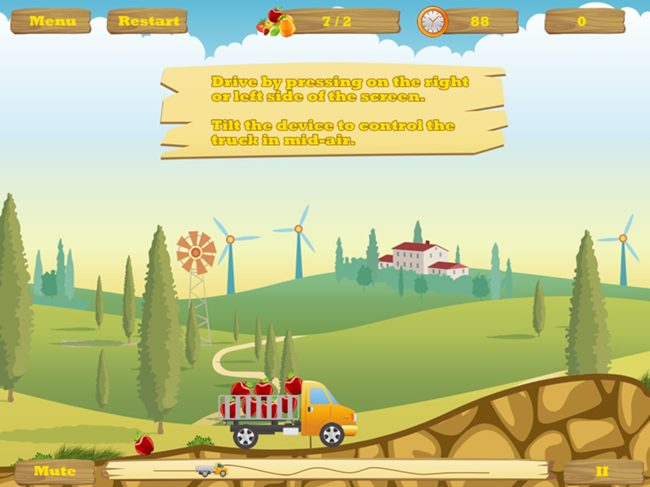
Task: Restart the current level
Action: pos(148,21)
